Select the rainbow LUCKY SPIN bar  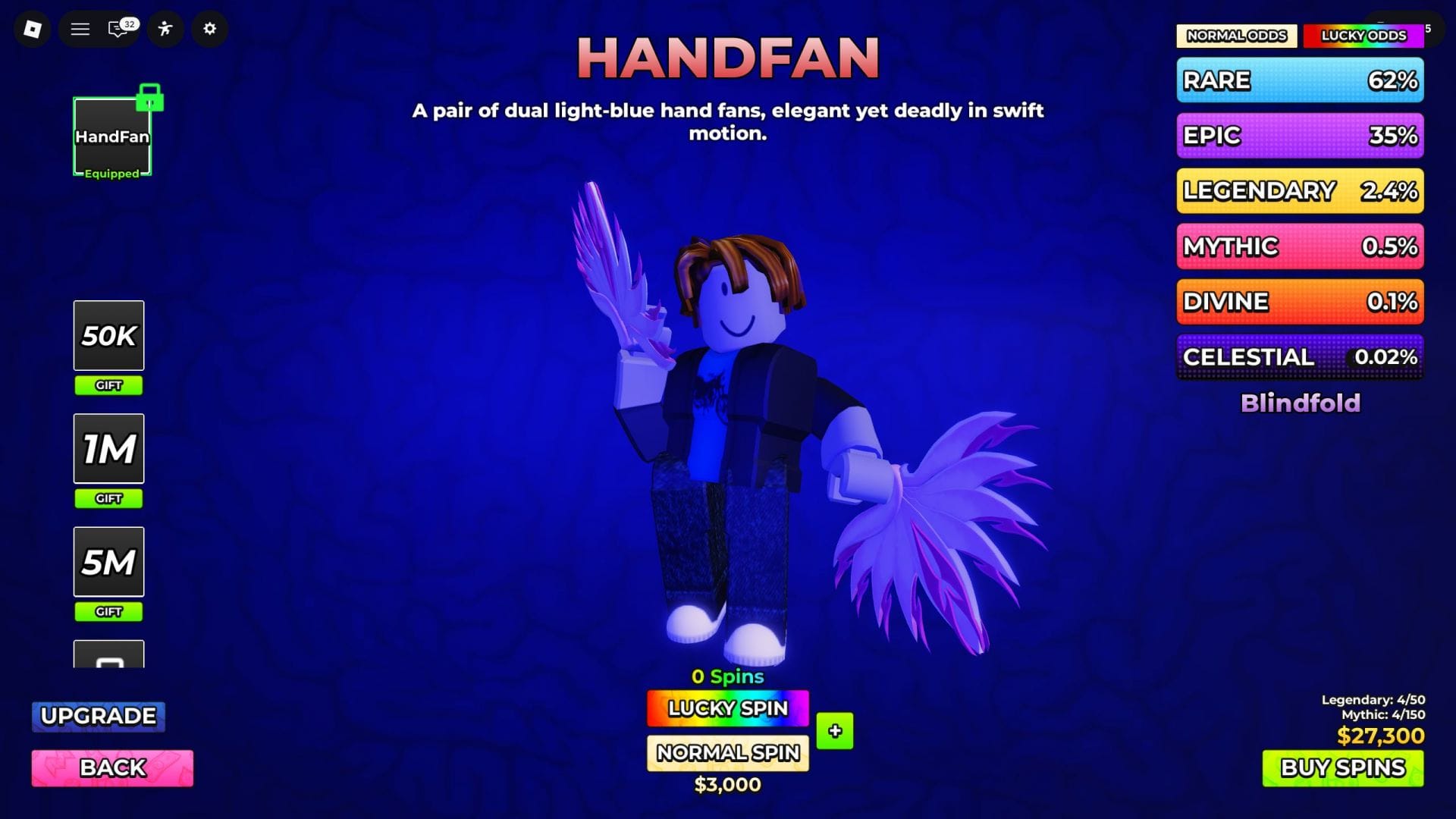pos(726,708)
